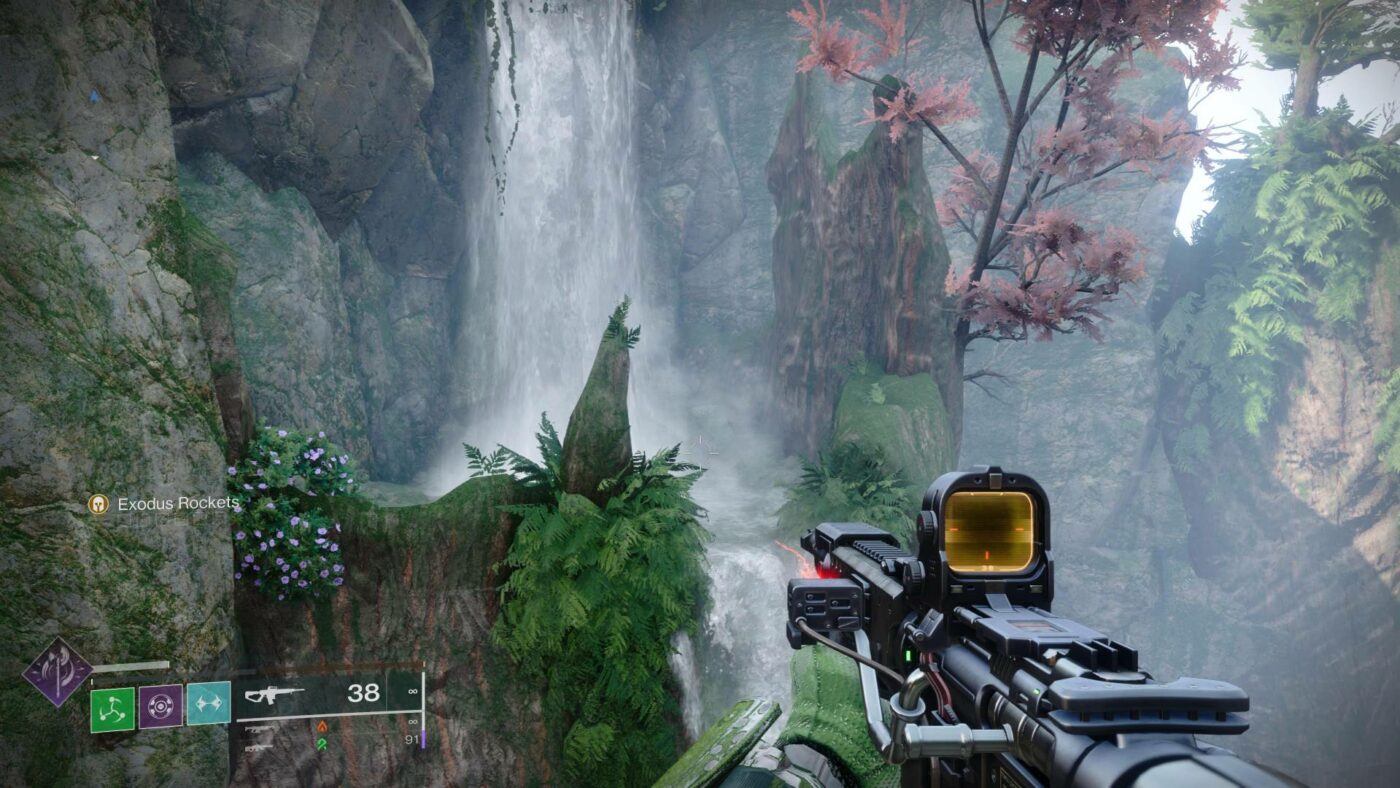Select the secondary weapon silhouette in the HUD
The height and width of the screenshot is (788, 1400).
pyautogui.click(x=258, y=729)
